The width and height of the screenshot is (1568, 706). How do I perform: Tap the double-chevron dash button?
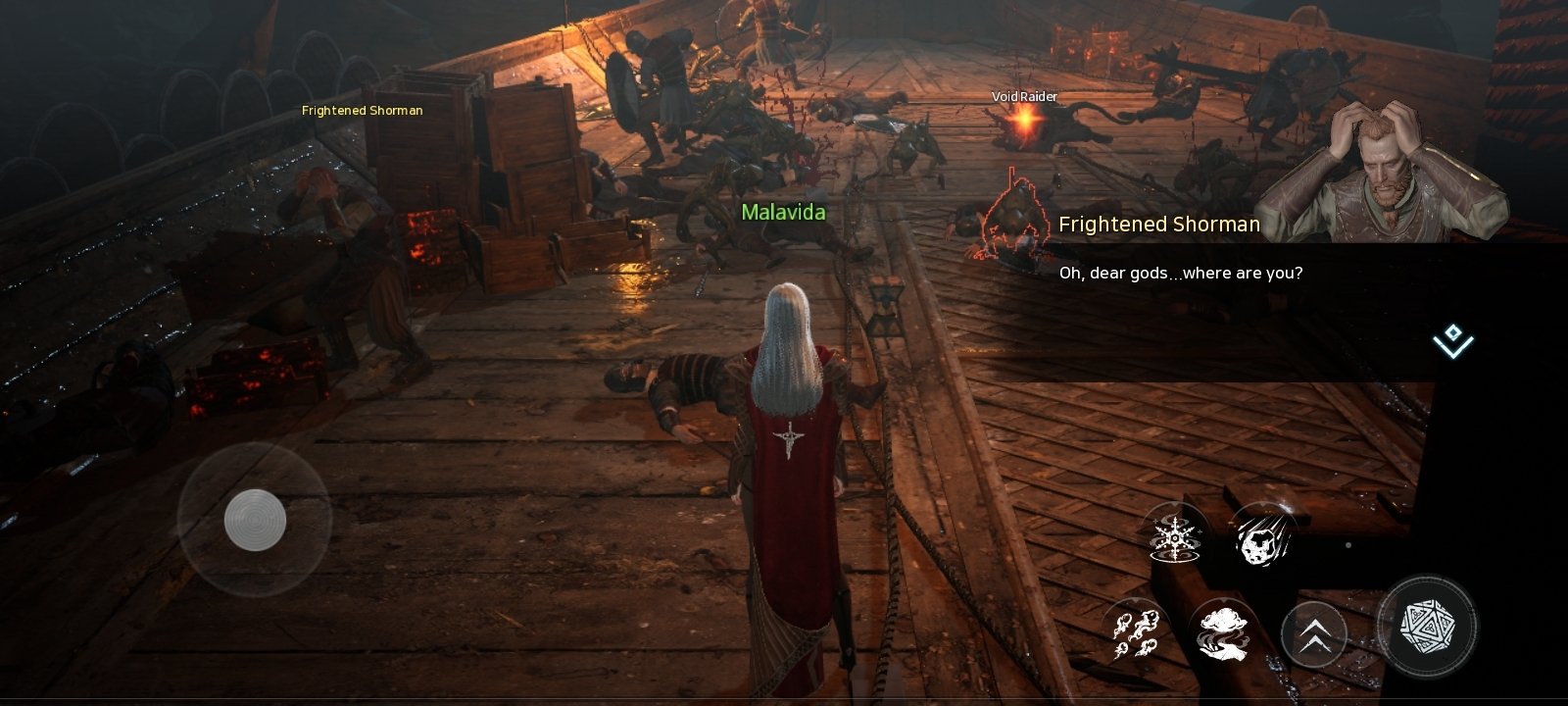click(1314, 633)
